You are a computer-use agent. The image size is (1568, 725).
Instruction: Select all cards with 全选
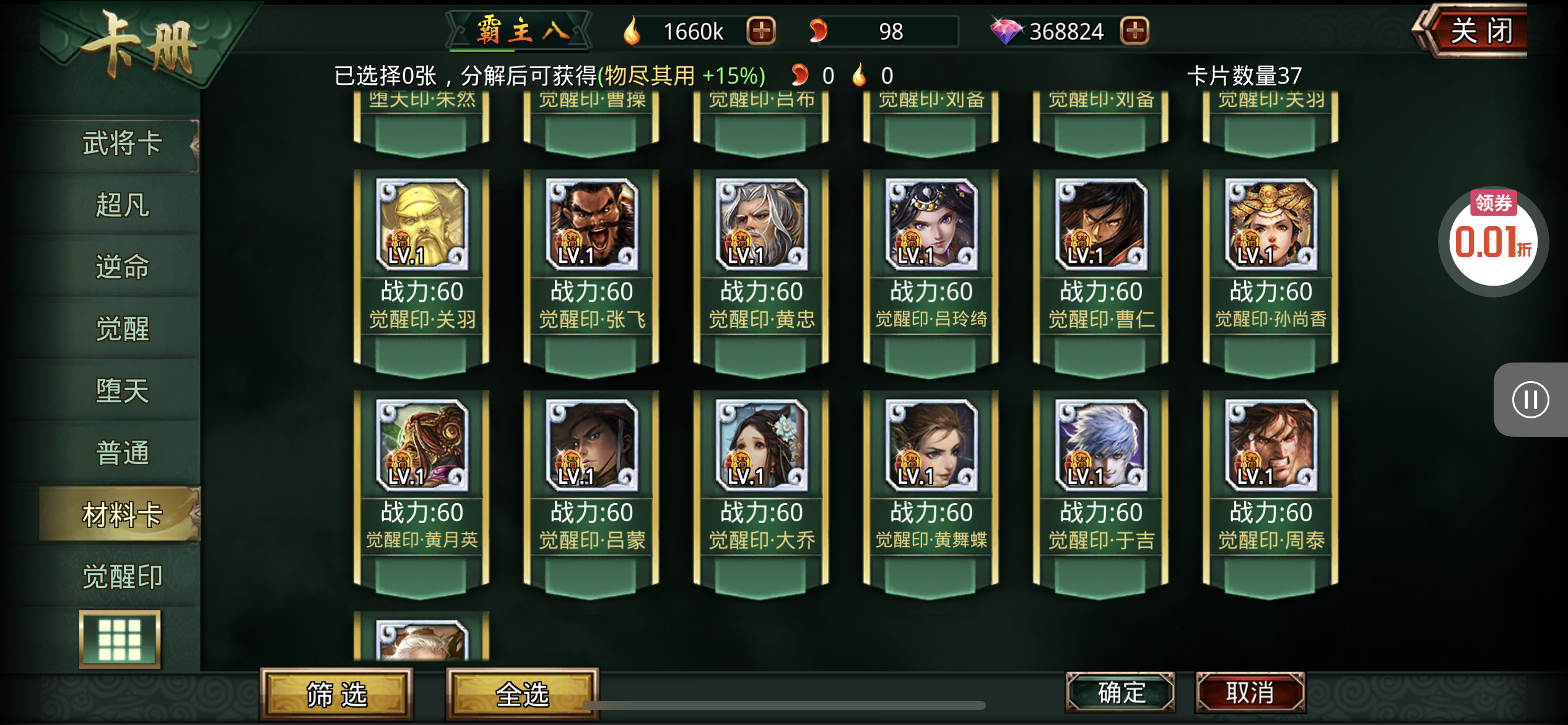pyautogui.click(x=522, y=694)
